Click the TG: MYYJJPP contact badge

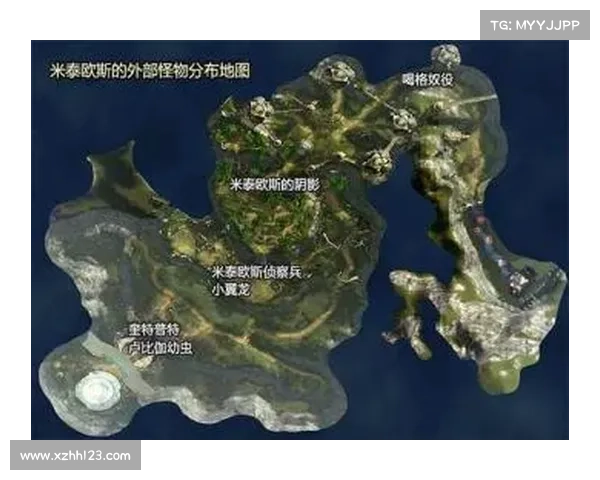[535, 24]
